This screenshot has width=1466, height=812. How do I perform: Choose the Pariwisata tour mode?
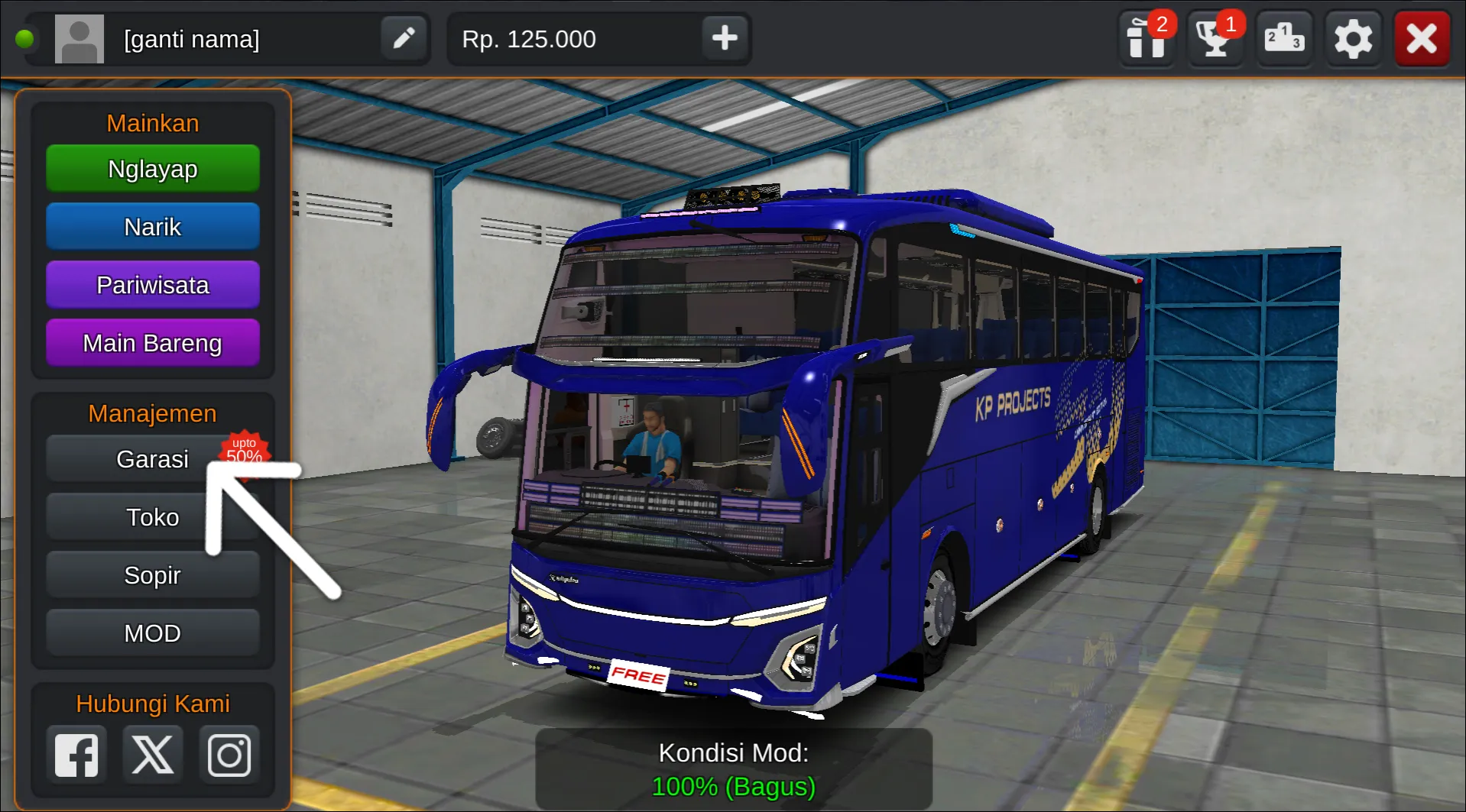[152, 284]
